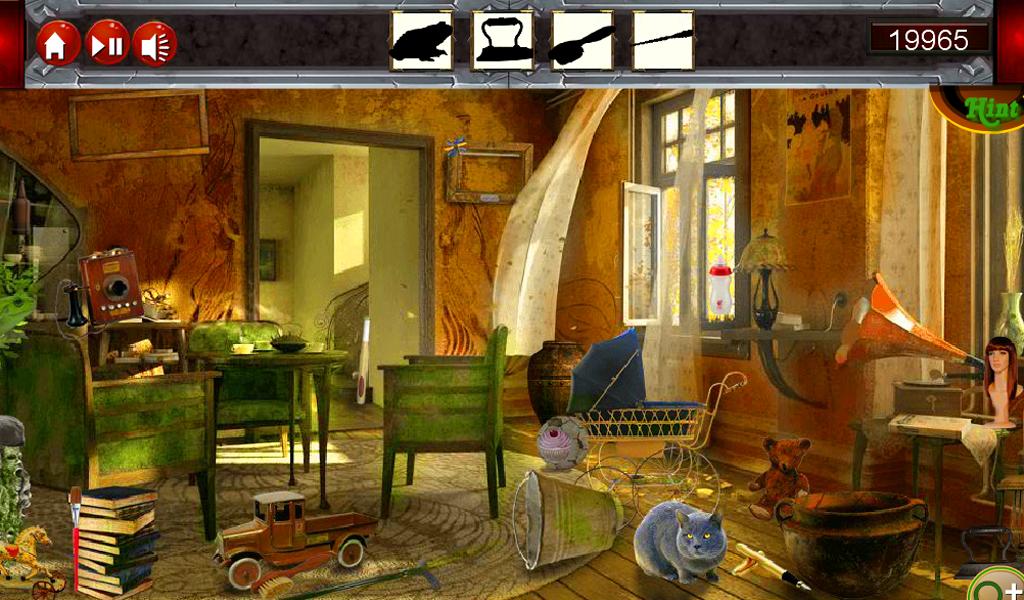Mute the game sound
This screenshot has width=1024, height=600.
click(155, 44)
